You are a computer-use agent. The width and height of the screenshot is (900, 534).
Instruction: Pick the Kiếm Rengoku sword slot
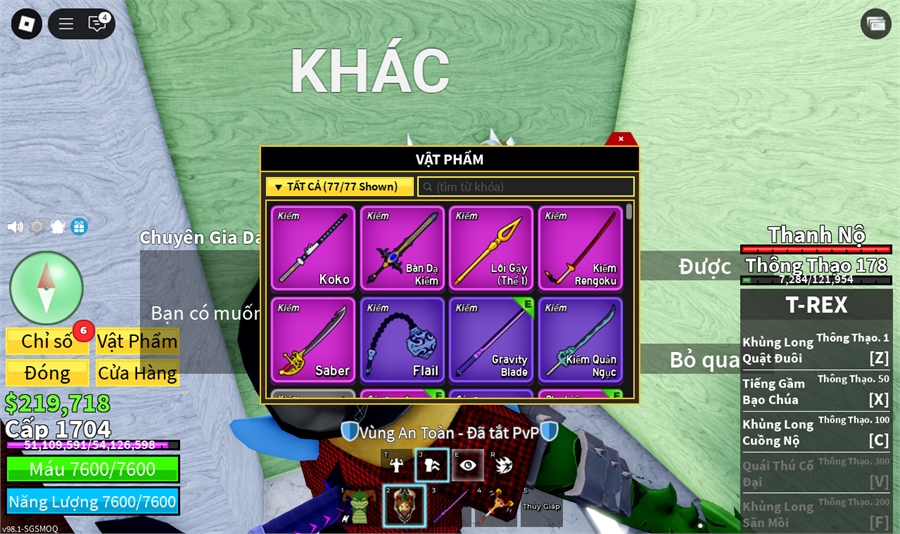pos(581,249)
